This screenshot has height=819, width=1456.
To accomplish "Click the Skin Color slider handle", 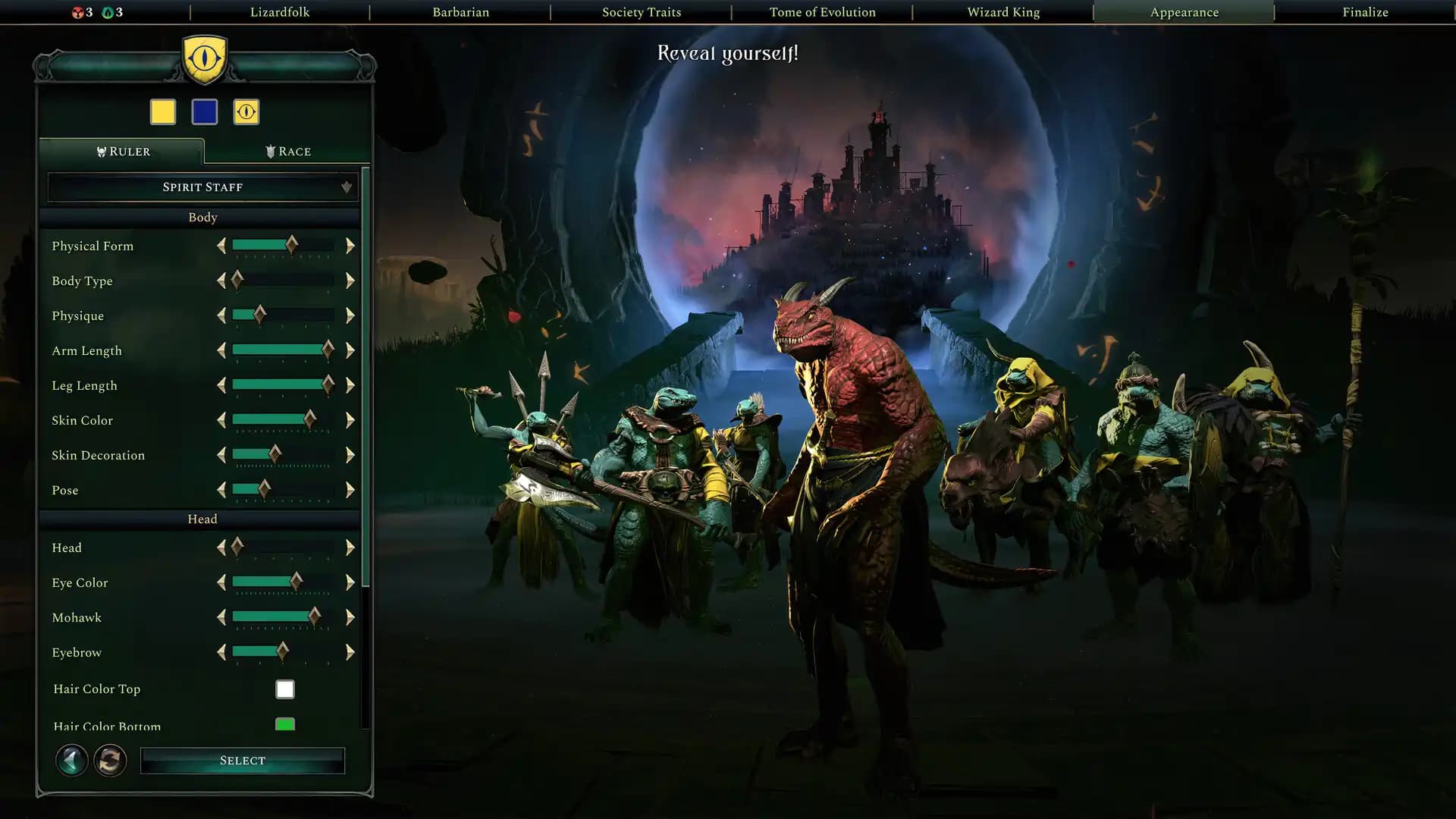I will [312, 420].
